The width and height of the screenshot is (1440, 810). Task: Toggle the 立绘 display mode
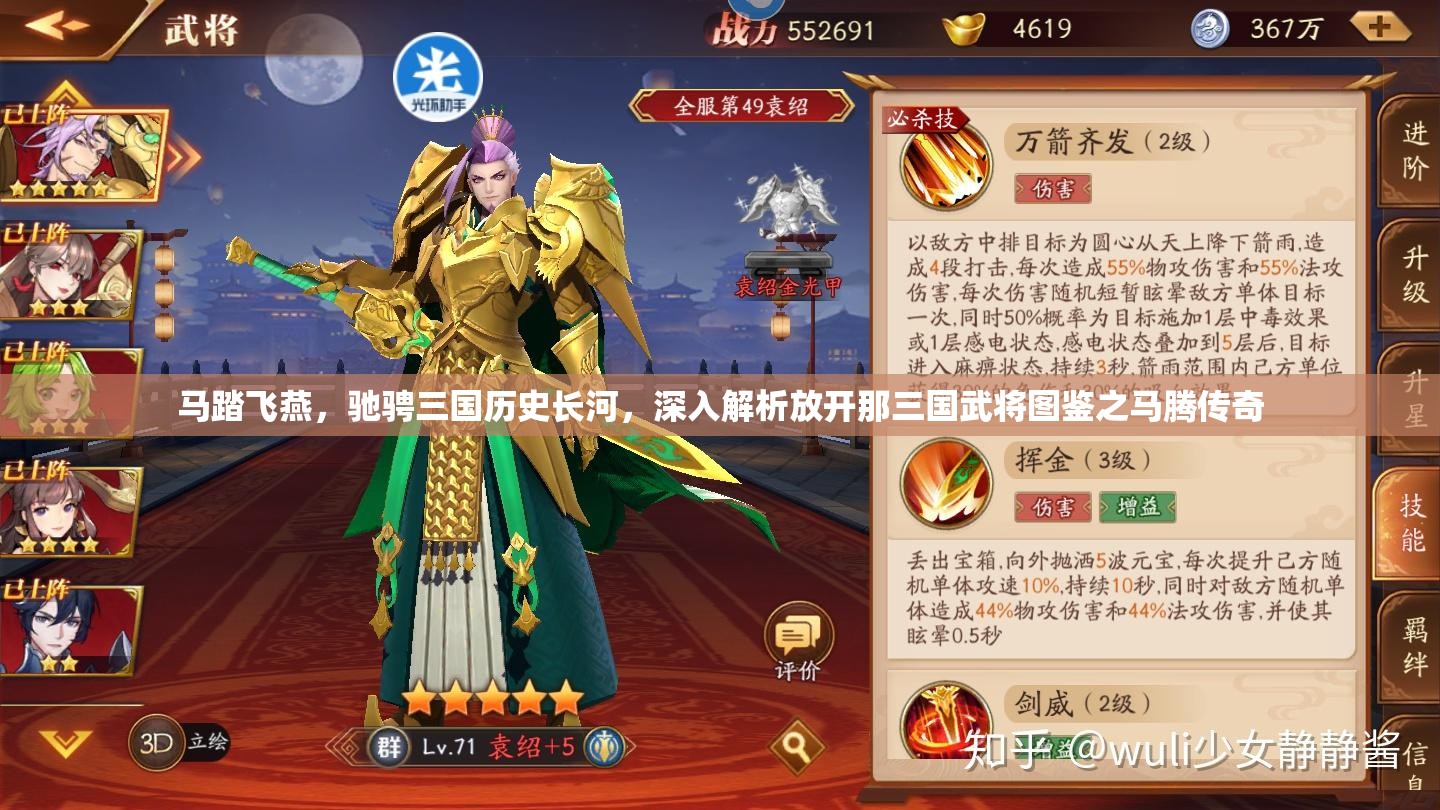coord(210,744)
